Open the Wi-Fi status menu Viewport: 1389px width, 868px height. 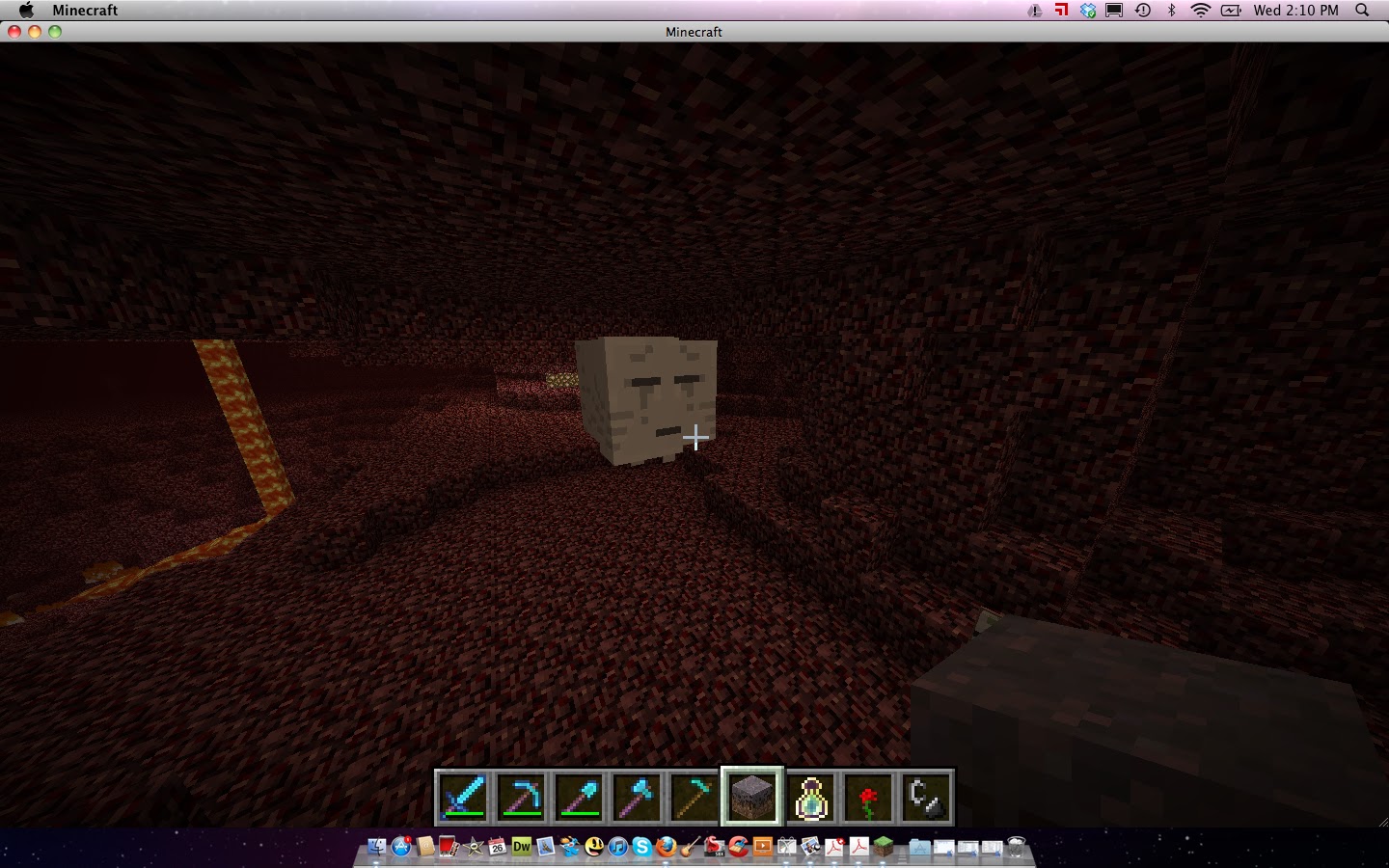(x=1199, y=10)
